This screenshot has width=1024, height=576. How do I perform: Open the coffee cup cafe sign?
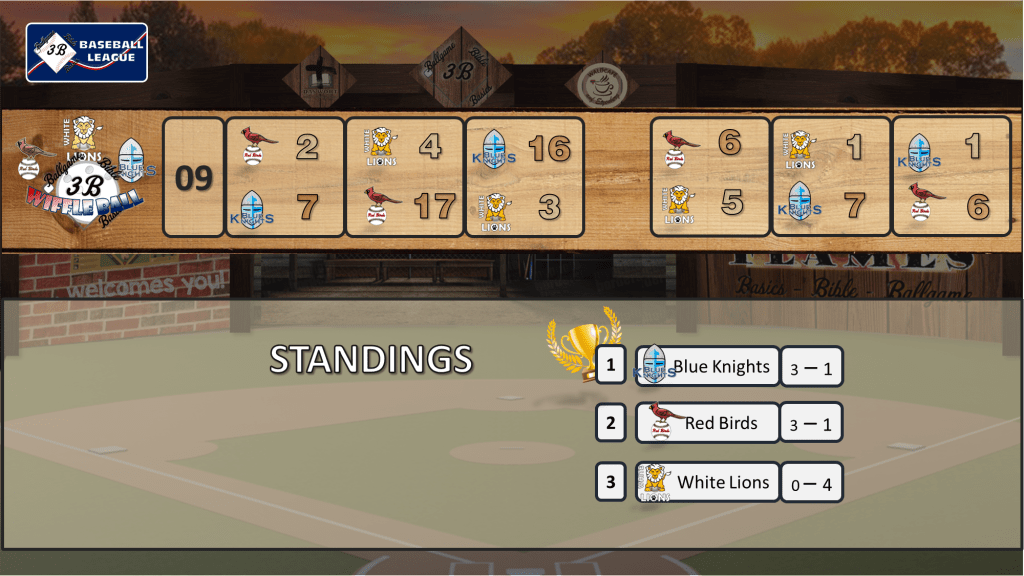pyautogui.click(x=602, y=84)
